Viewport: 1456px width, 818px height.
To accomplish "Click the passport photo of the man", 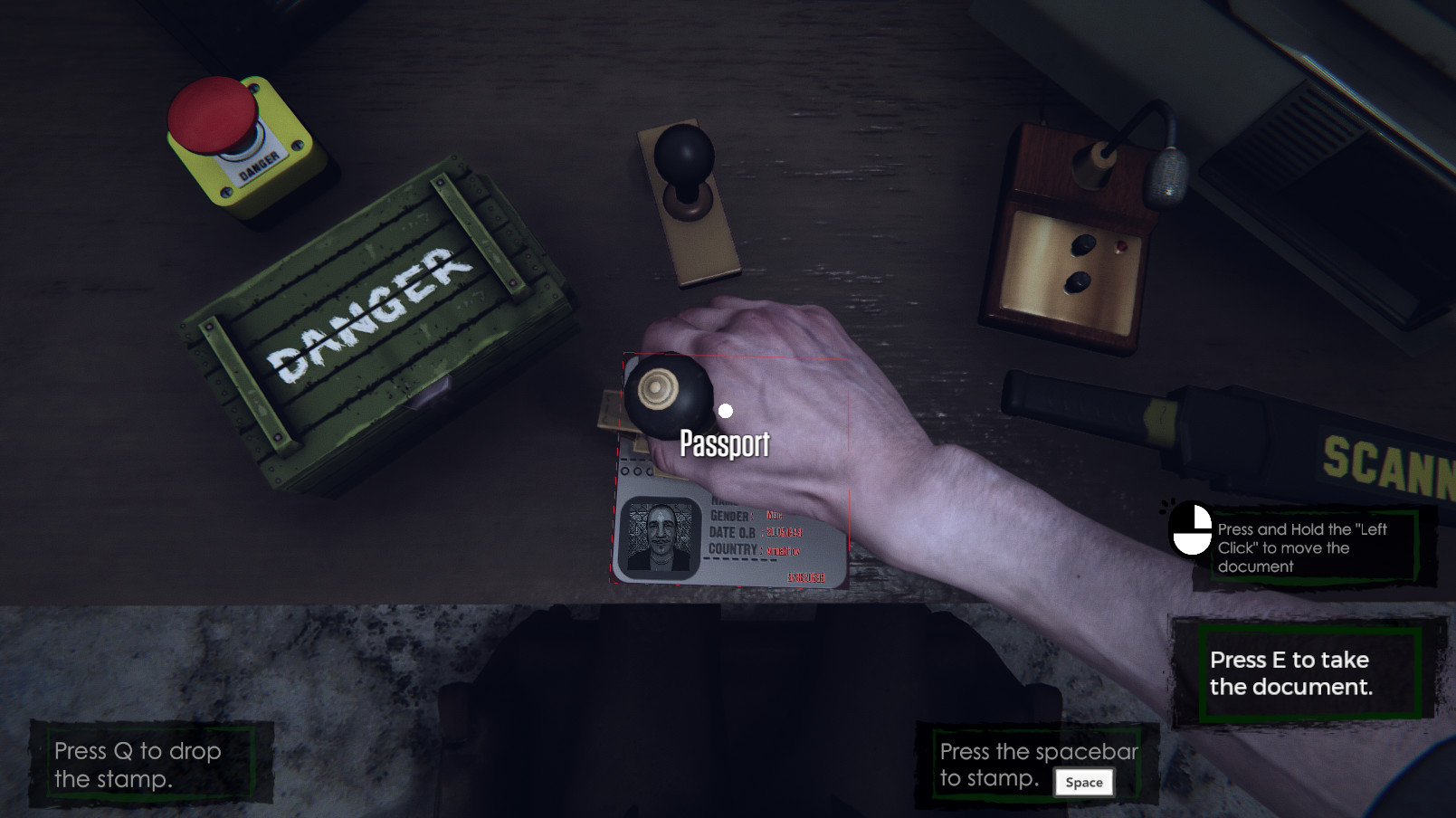I will point(660,536).
